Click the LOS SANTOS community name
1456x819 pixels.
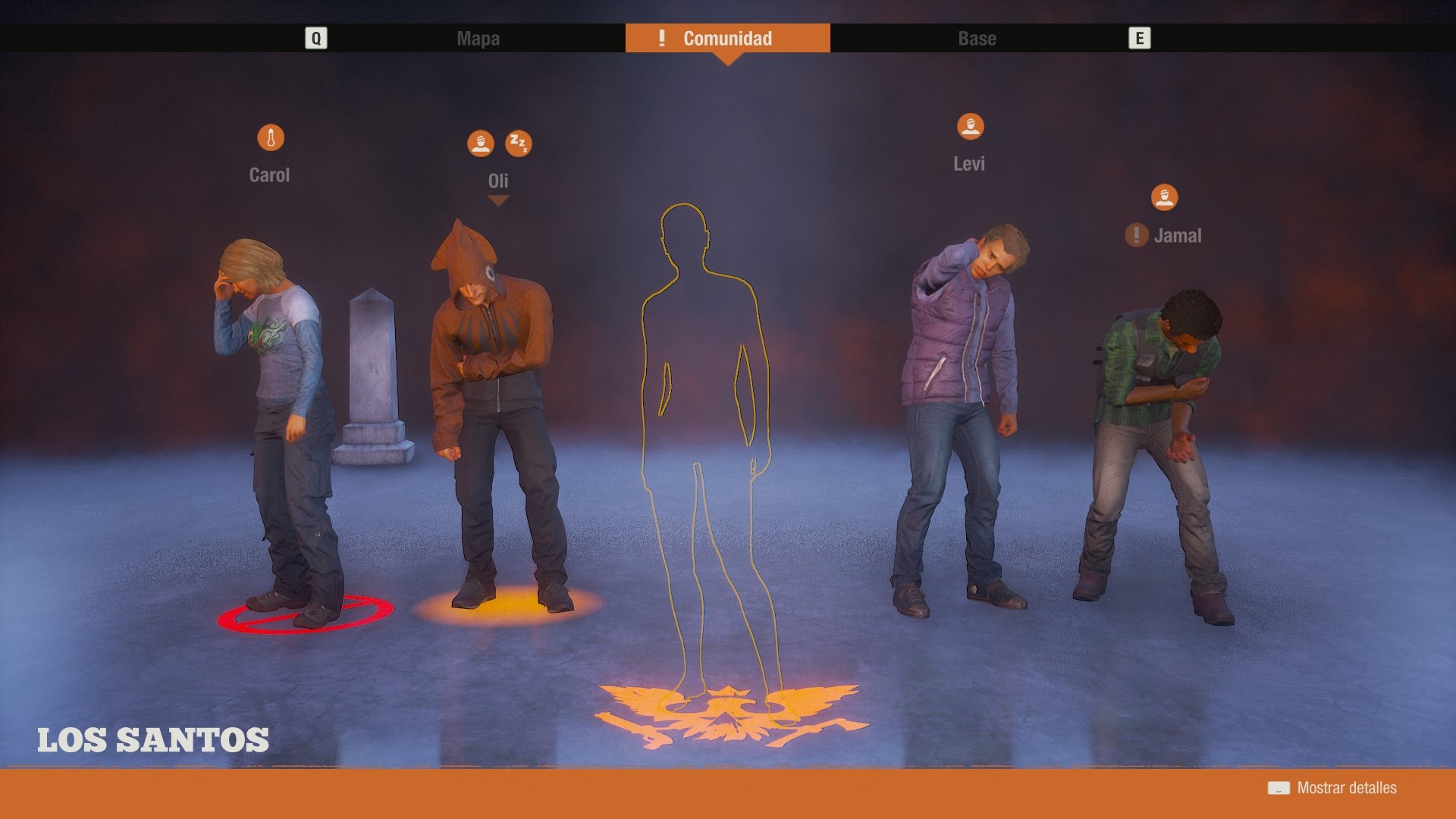click(153, 739)
